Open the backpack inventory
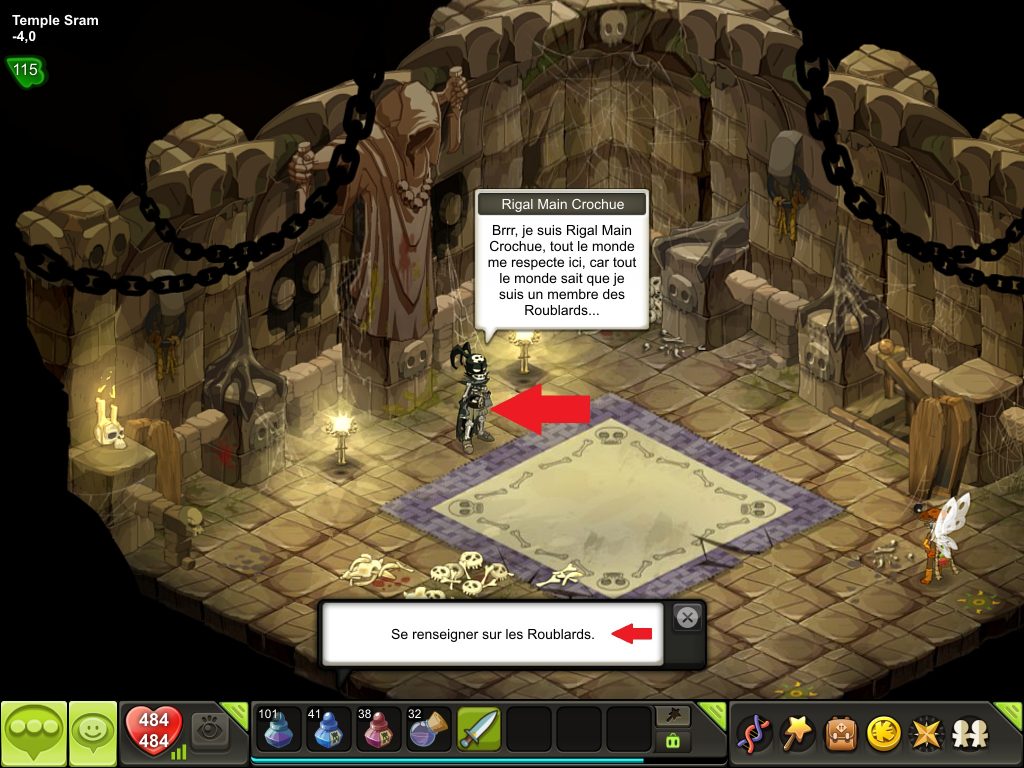1024x768 pixels. tap(839, 735)
